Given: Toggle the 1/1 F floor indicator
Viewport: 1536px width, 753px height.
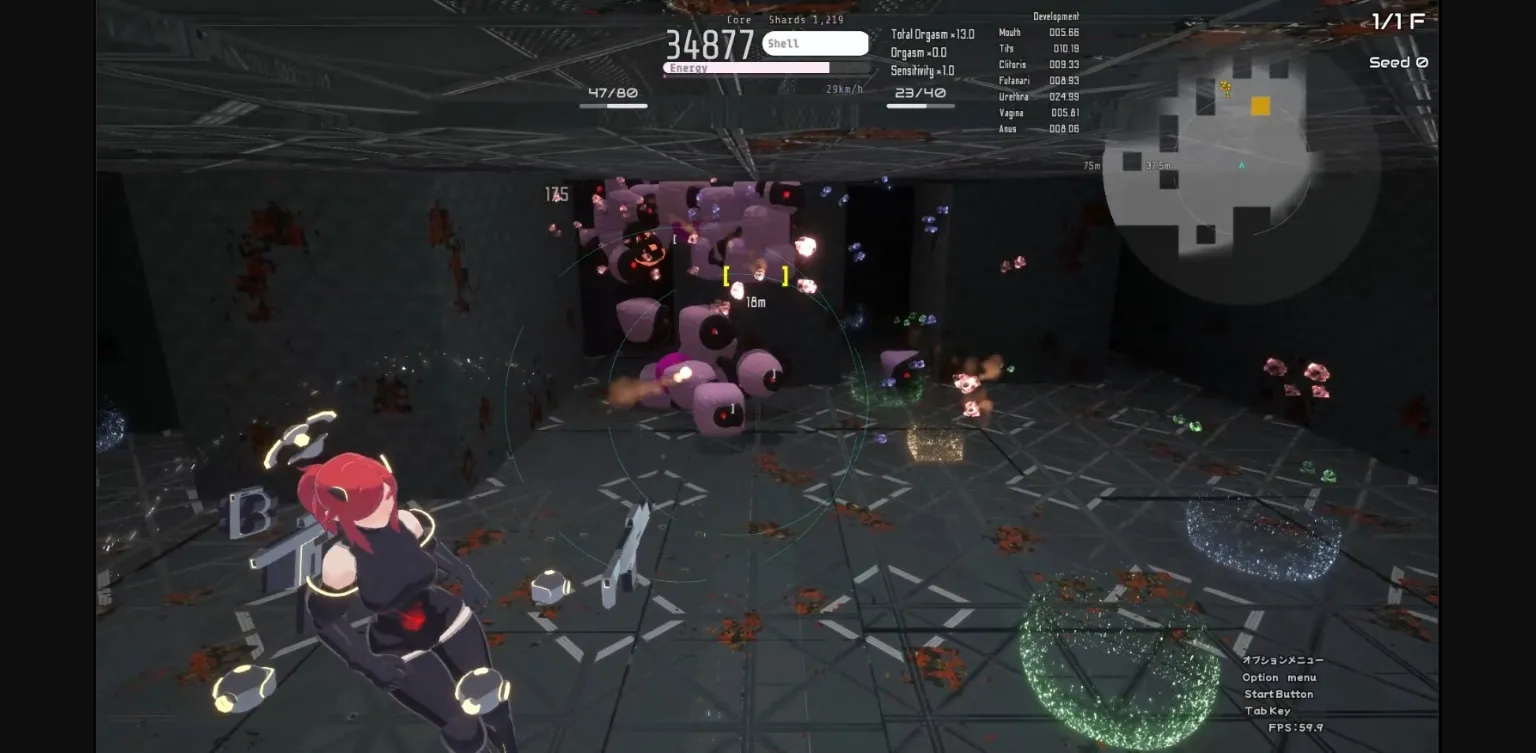Looking at the screenshot, I should [x=1397, y=19].
